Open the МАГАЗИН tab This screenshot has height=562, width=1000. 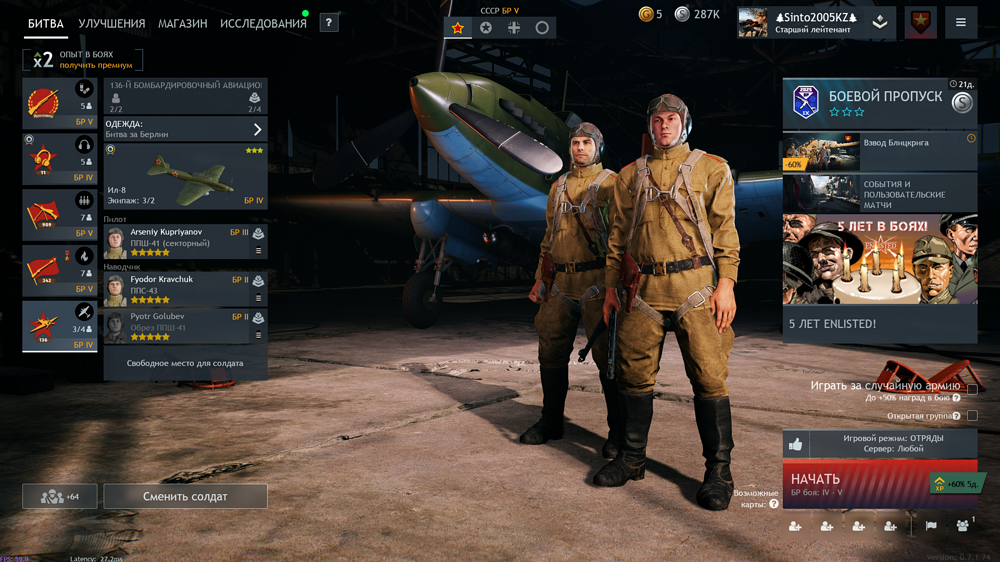pyautogui.click(x=182, y=23)
